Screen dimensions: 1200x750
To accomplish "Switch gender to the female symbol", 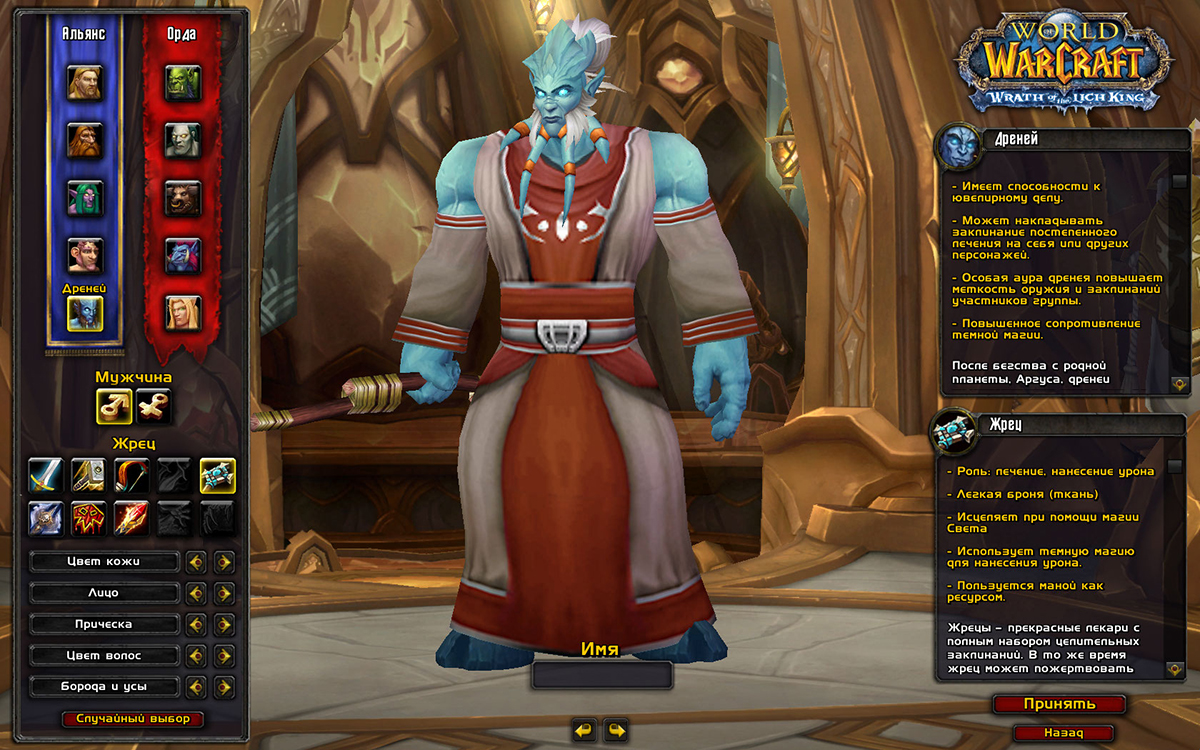I will click(x=153, y=405).
